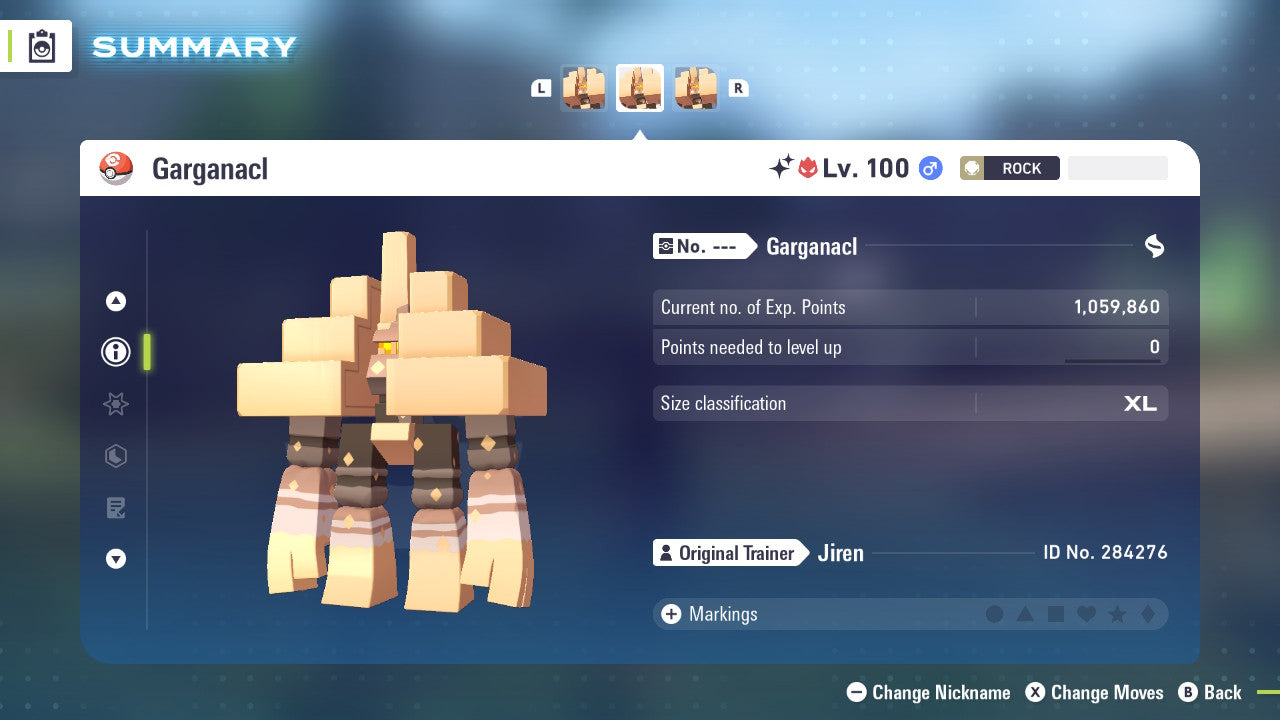Image resolution: width=1280 pixels, height=720 pixels.
Task: Toggle the diamond marking
Action: pyautogui.click(x=1147, y=614)
